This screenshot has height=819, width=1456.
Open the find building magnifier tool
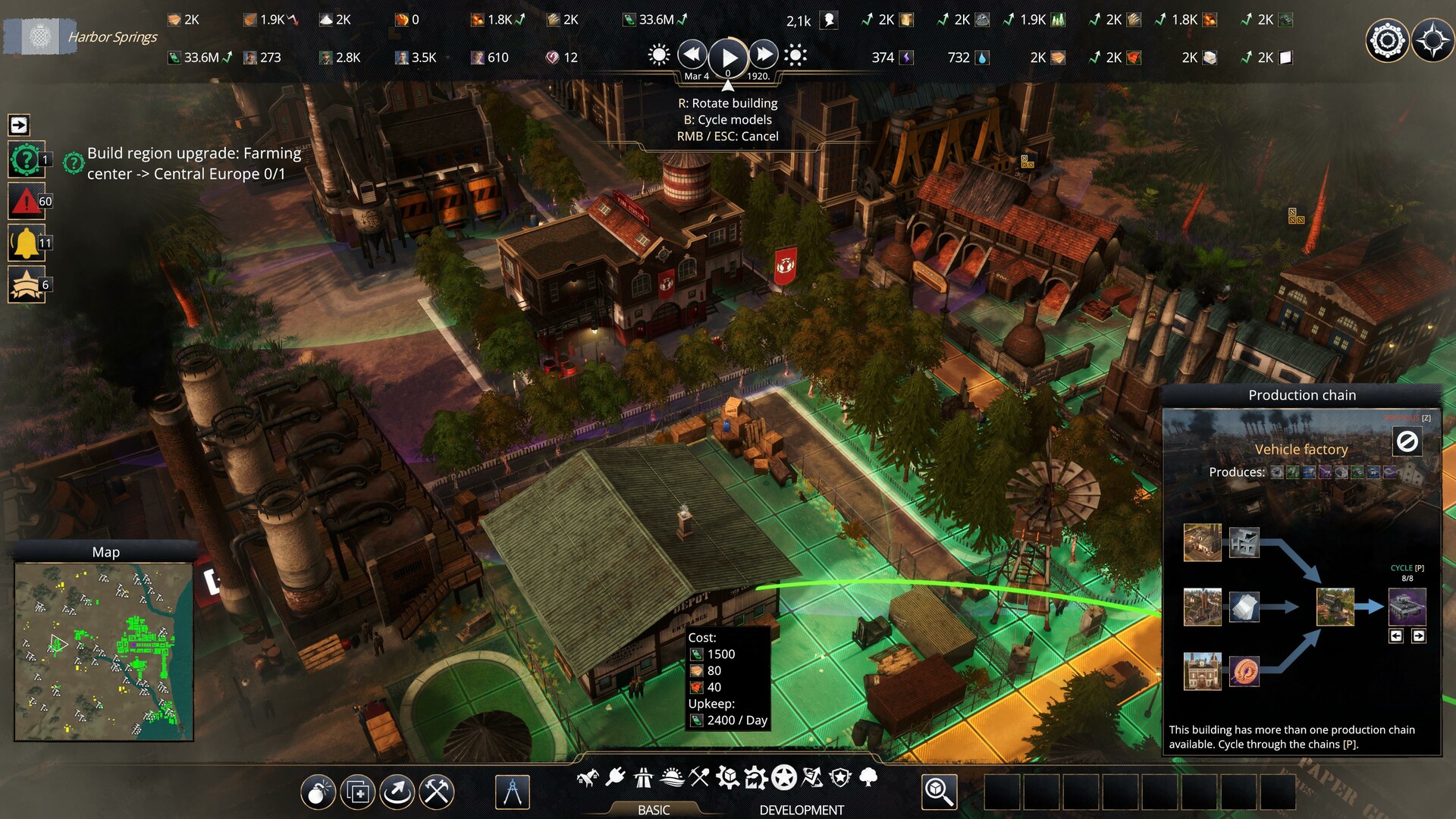(x=938, y=792)
